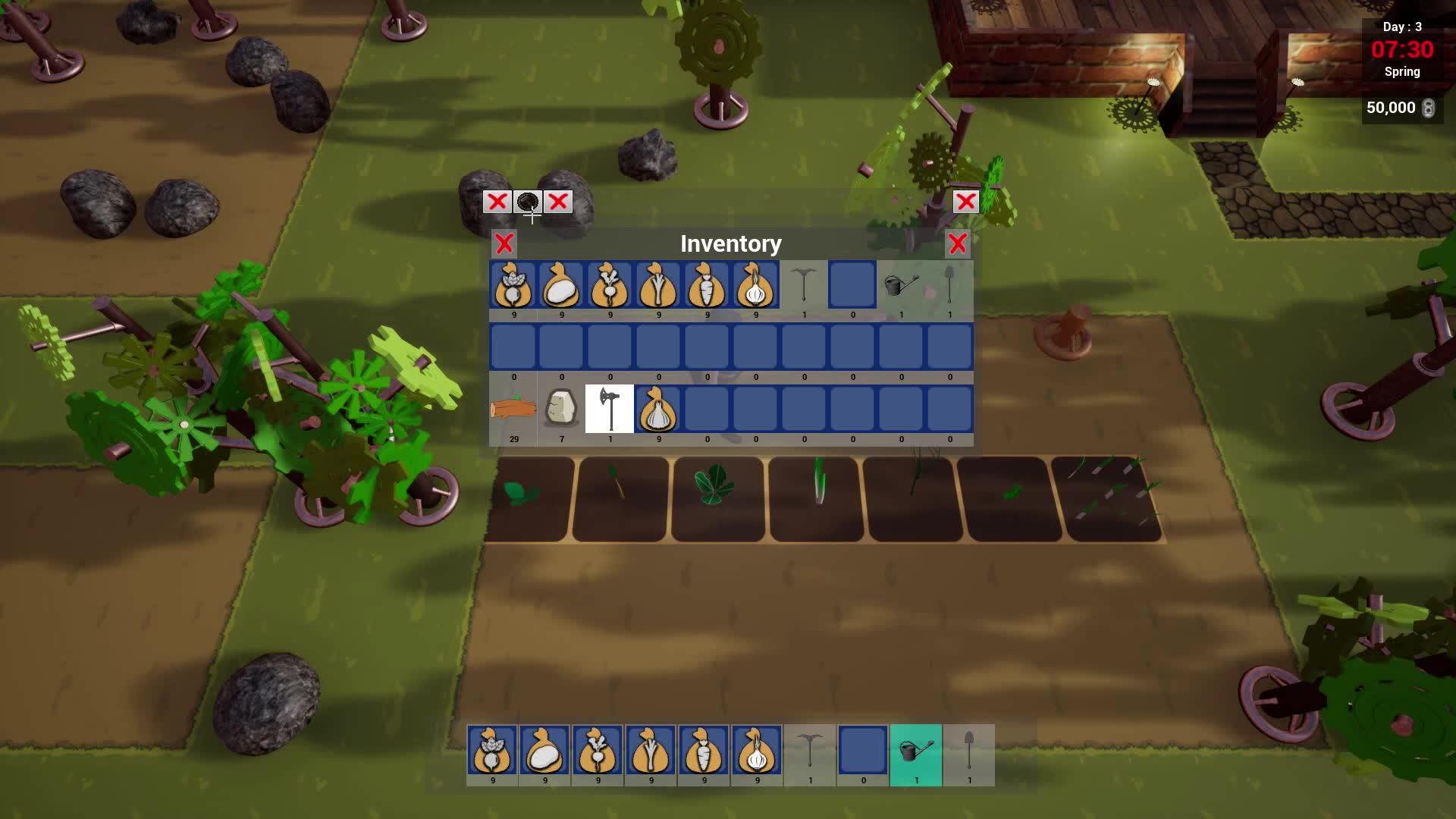Select the watering can in the hotbar

point(916,753)
